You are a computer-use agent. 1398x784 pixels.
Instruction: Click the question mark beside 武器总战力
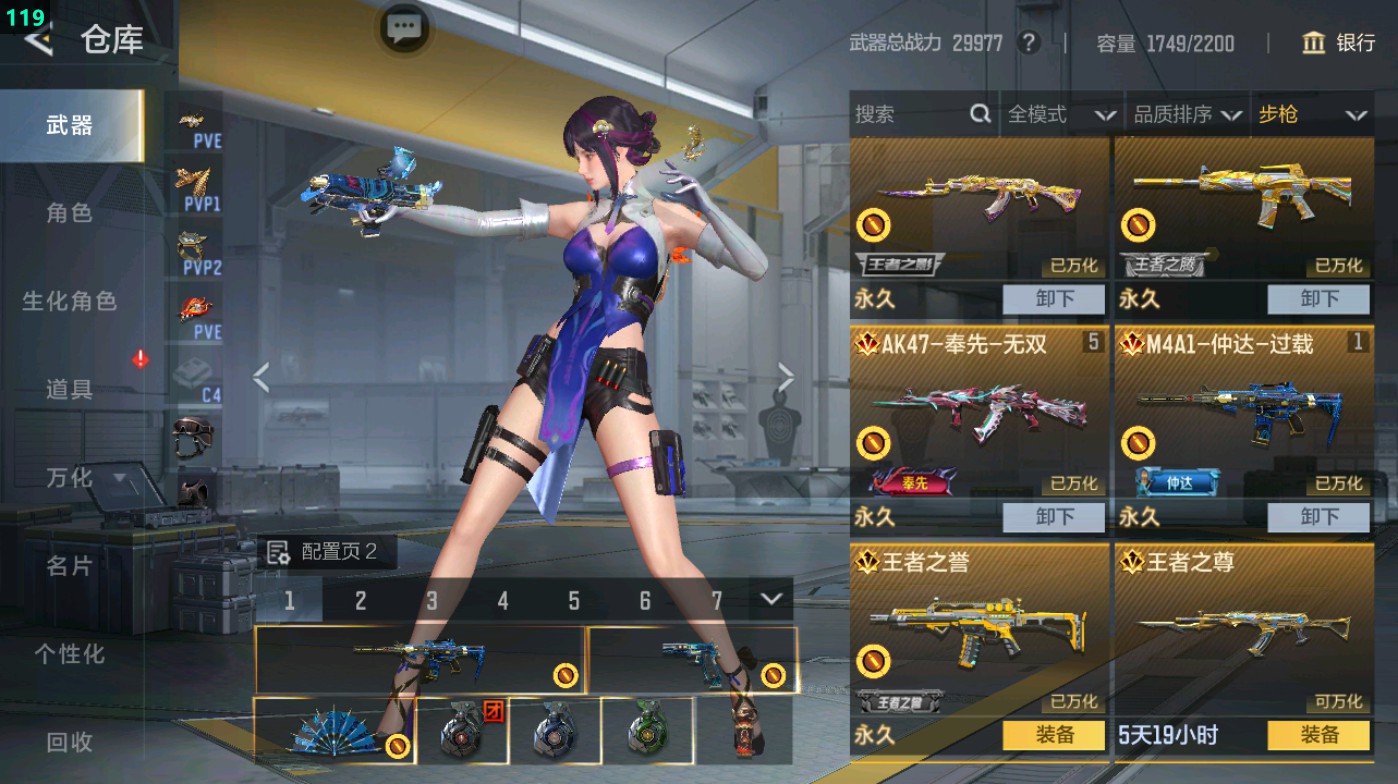pyautogui.click(x=1028, y=44)
